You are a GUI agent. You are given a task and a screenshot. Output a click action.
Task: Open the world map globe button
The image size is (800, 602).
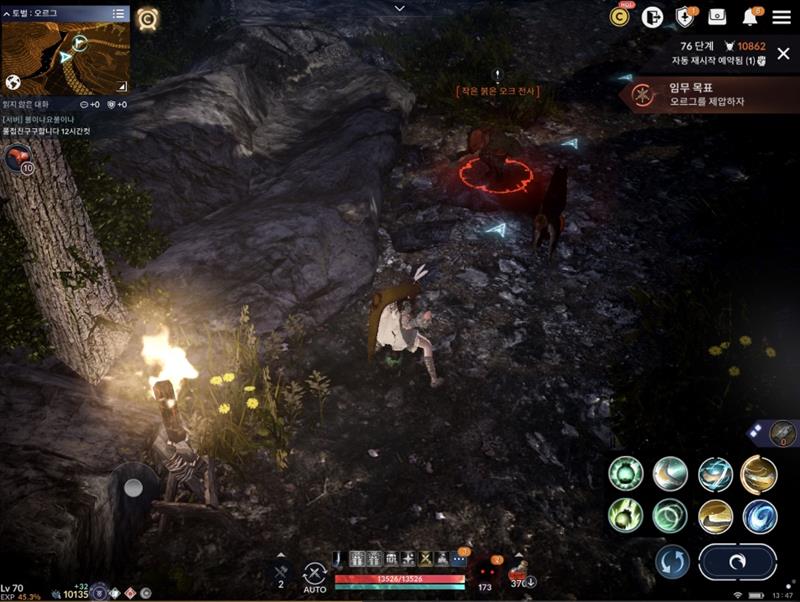coord(13,82)
